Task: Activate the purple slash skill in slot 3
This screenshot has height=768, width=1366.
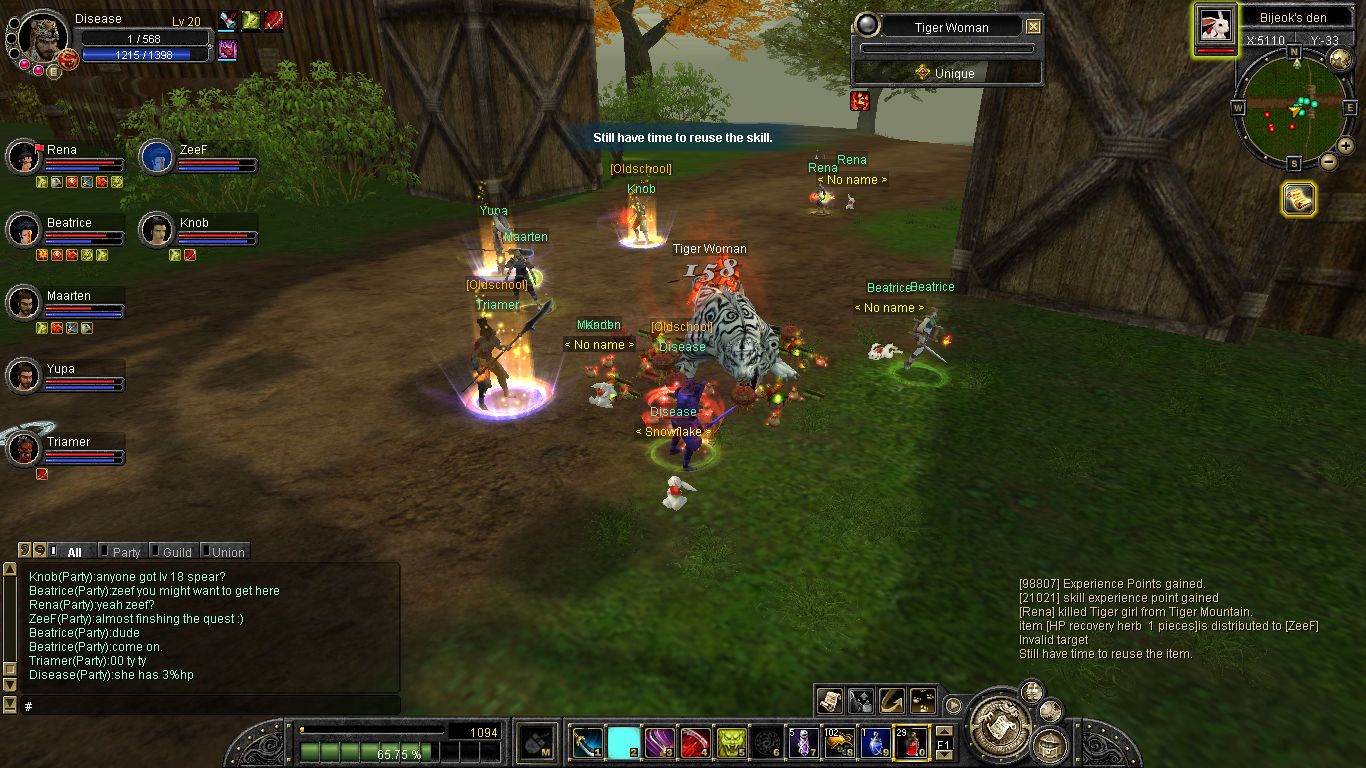Action: (x=658, y=743)
